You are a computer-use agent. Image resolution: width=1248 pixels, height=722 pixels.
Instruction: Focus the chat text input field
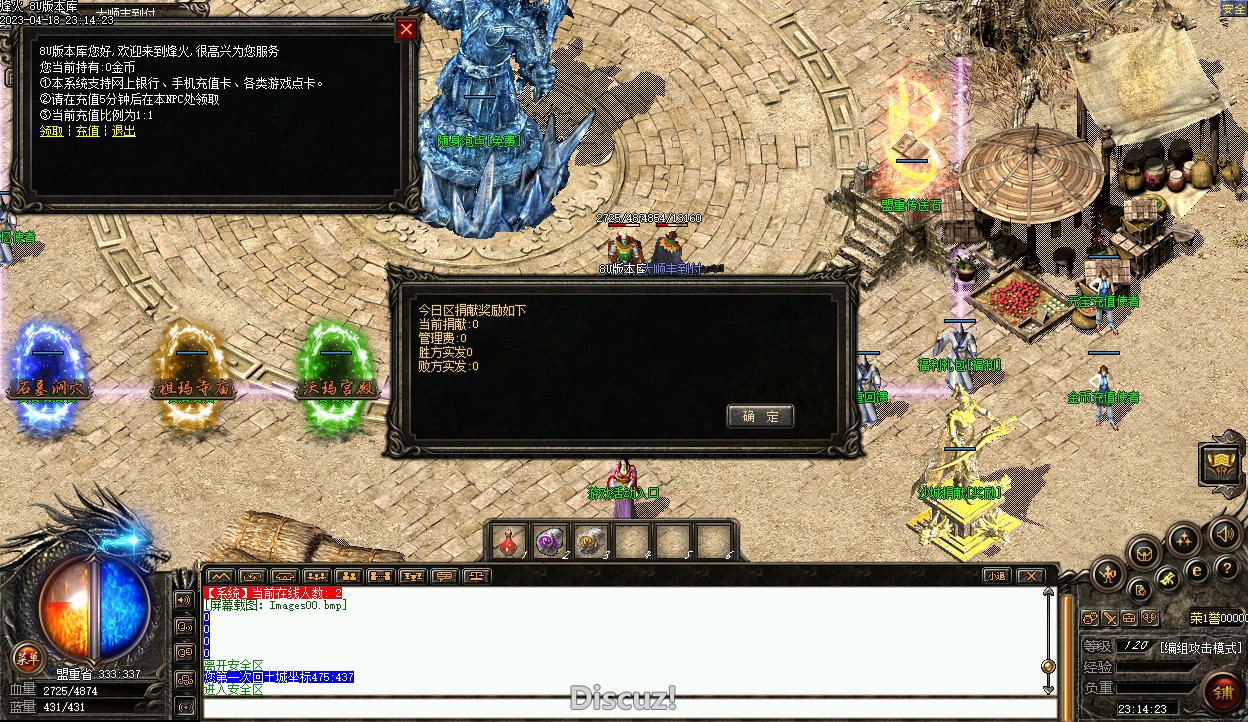point(620,708)
